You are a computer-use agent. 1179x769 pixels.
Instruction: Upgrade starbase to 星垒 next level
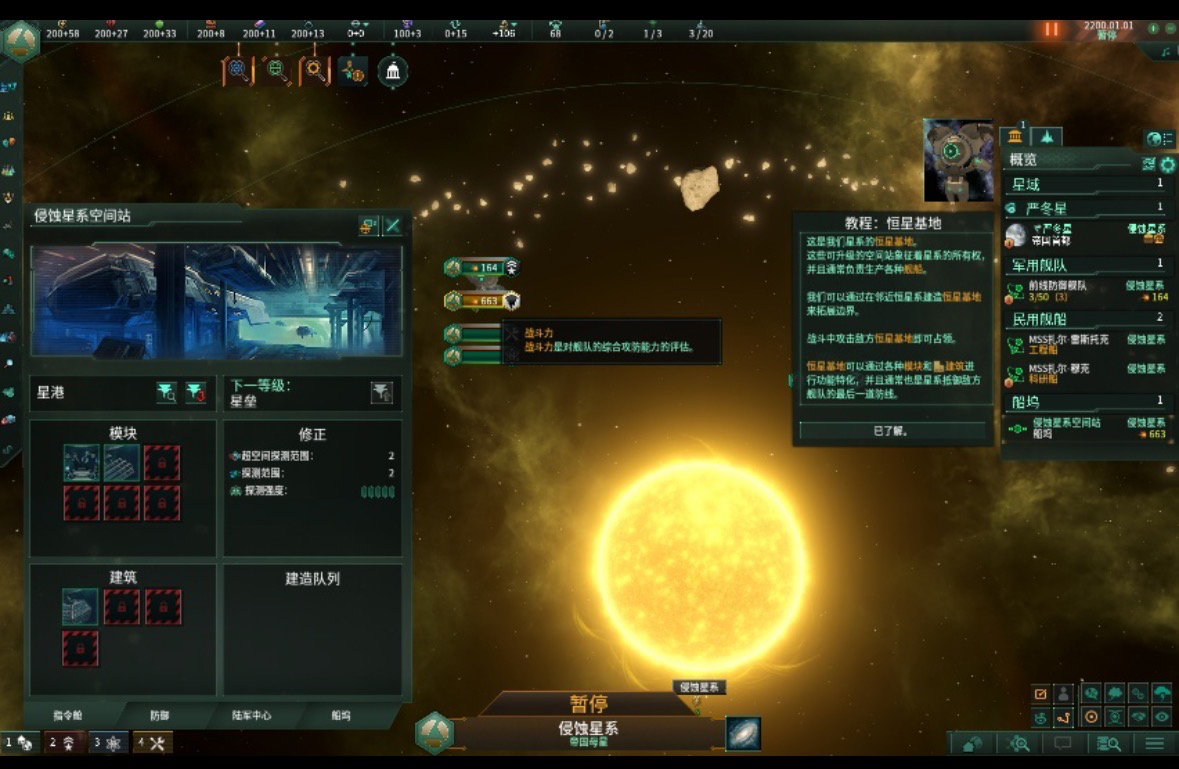tap(381, 393)
